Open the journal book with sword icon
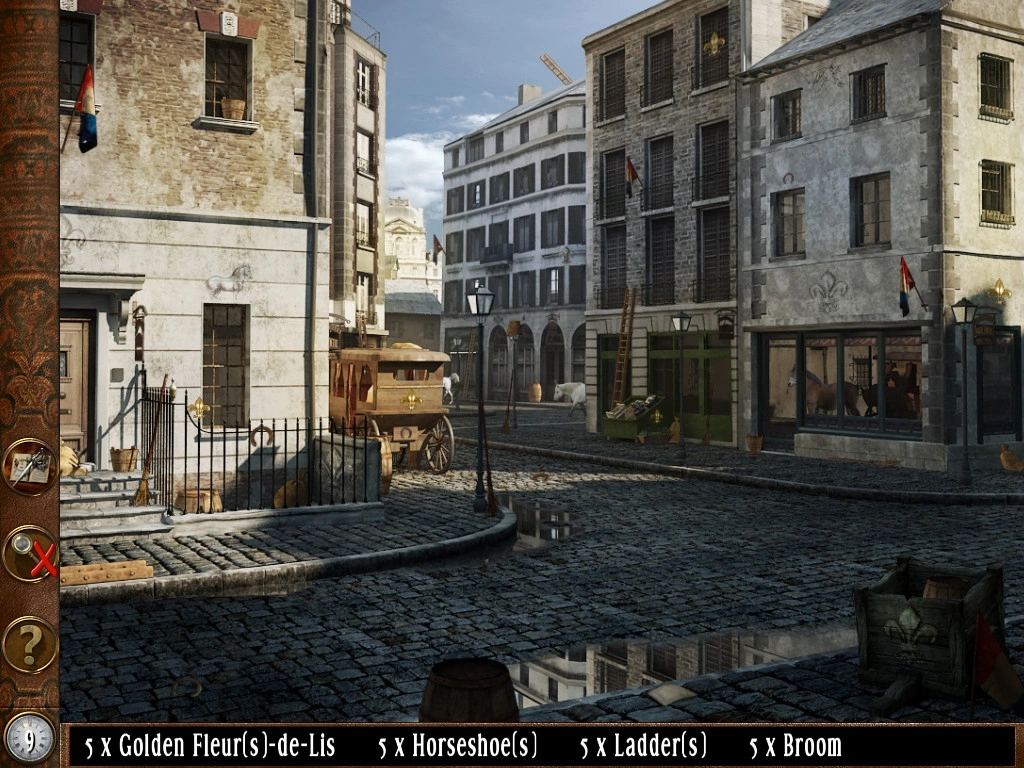 (29, 466)
